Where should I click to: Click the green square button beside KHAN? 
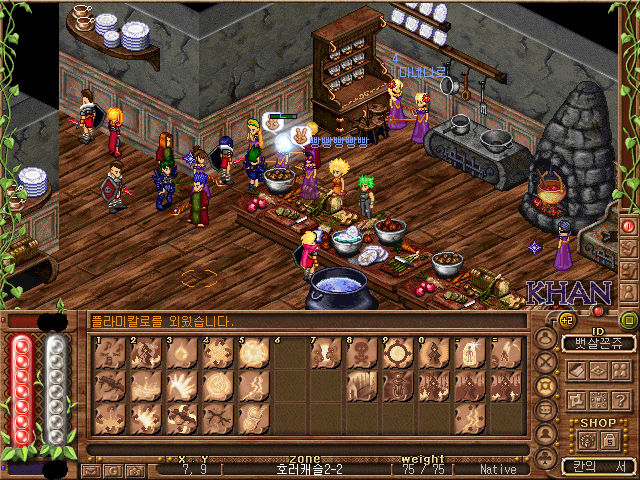pos(629,320)
